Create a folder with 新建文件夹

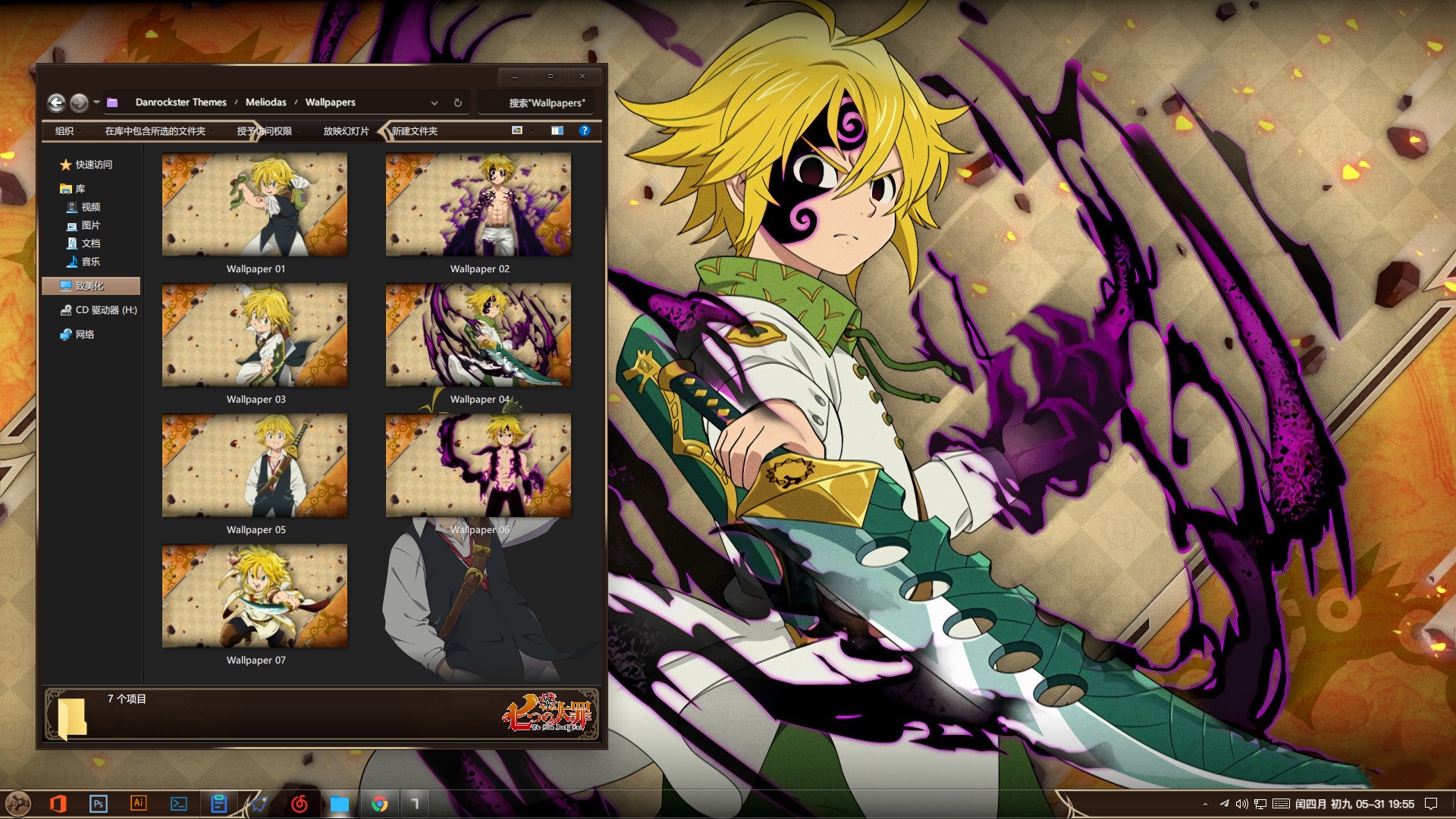tap(415, 131)
